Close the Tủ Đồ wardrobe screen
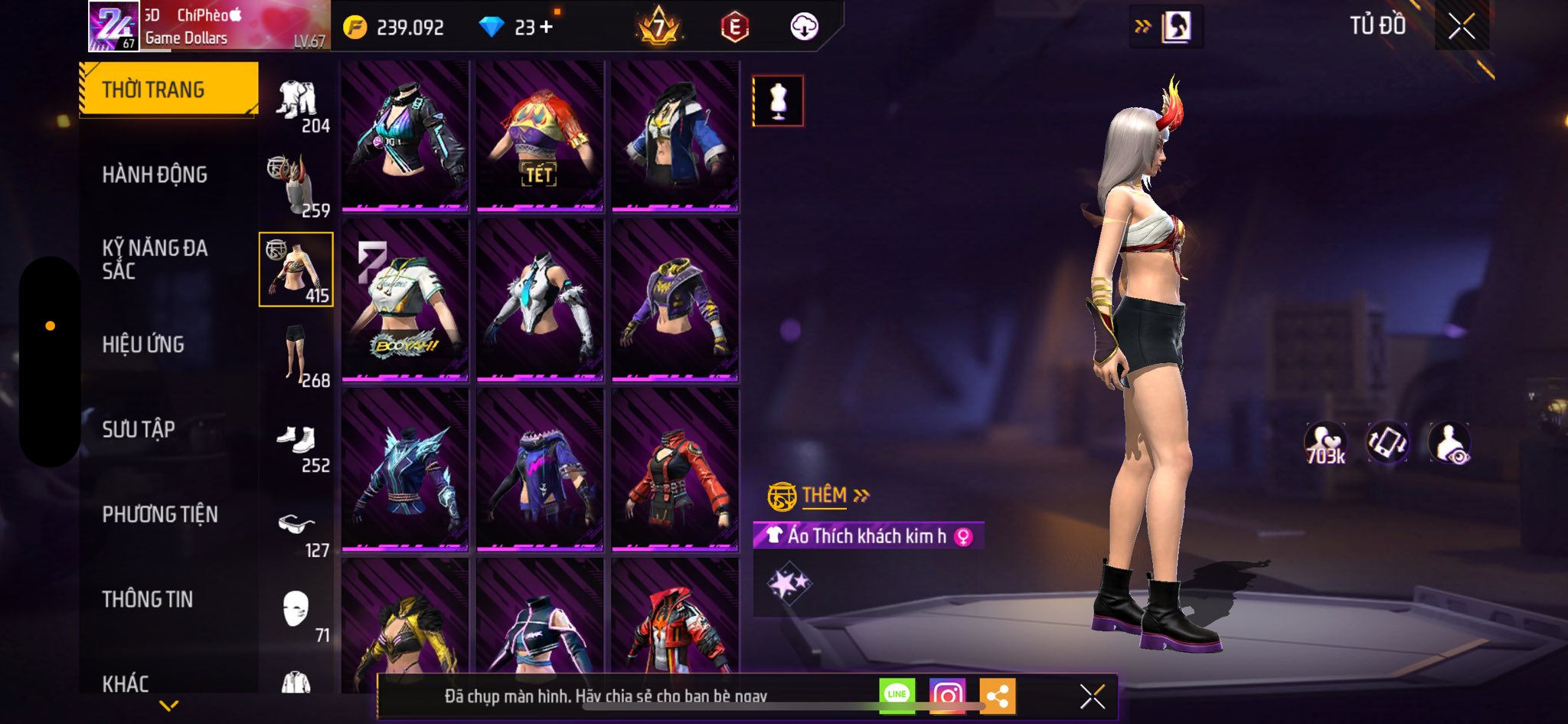 point(1461,26)
